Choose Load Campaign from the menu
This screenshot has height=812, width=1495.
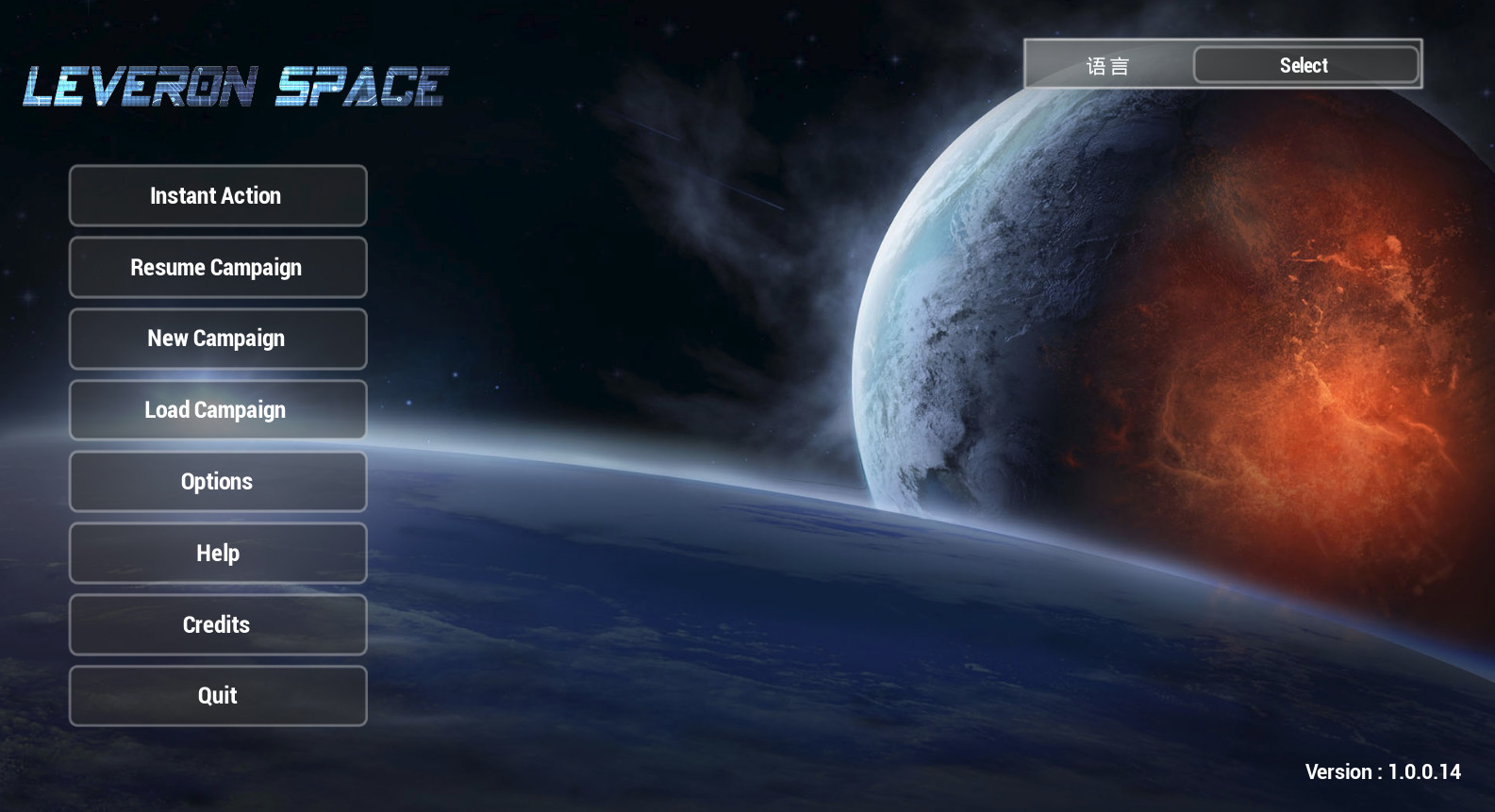[217, 409]
